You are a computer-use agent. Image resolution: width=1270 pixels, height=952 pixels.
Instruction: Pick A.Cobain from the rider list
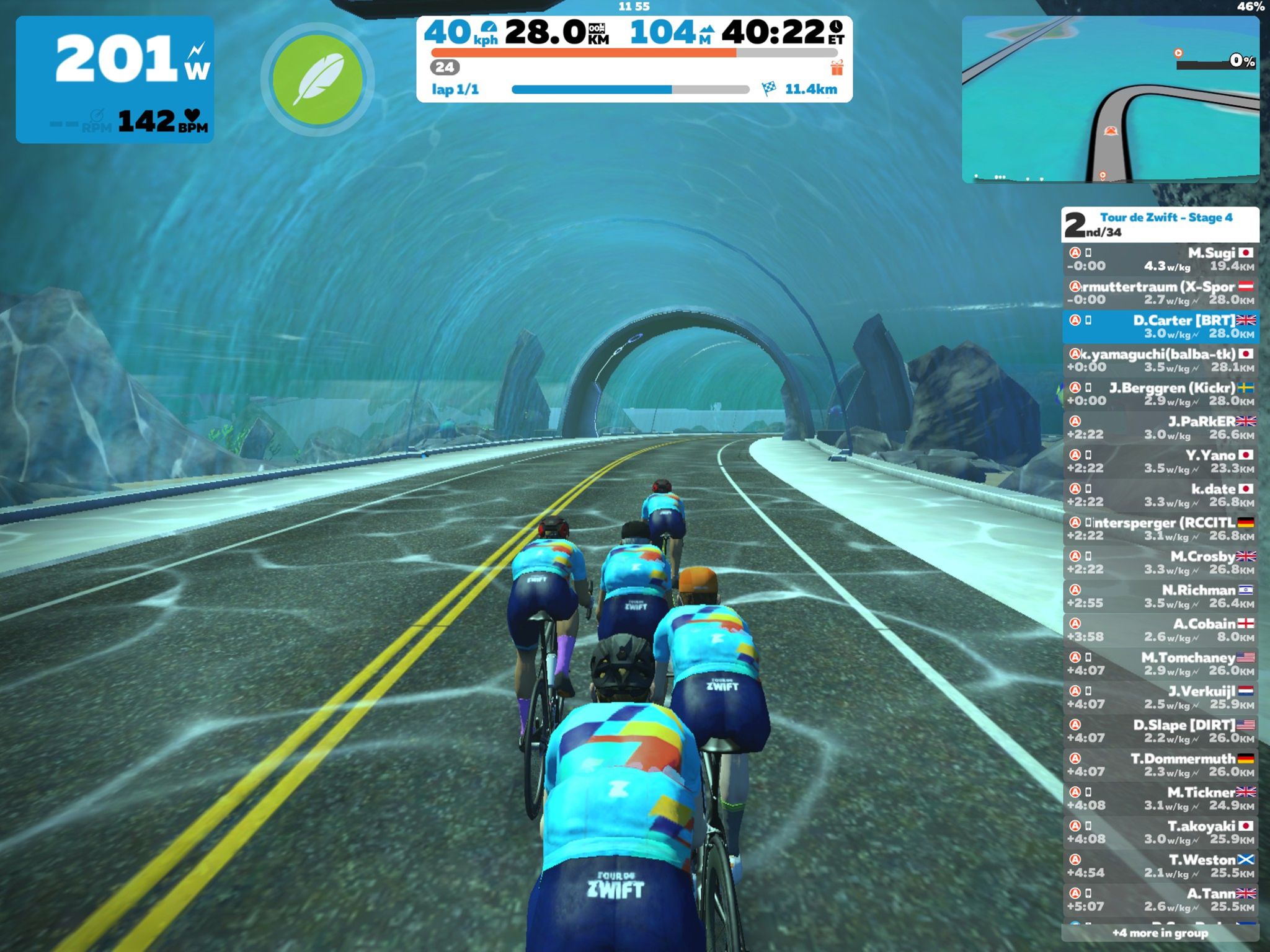point(1160,630)
